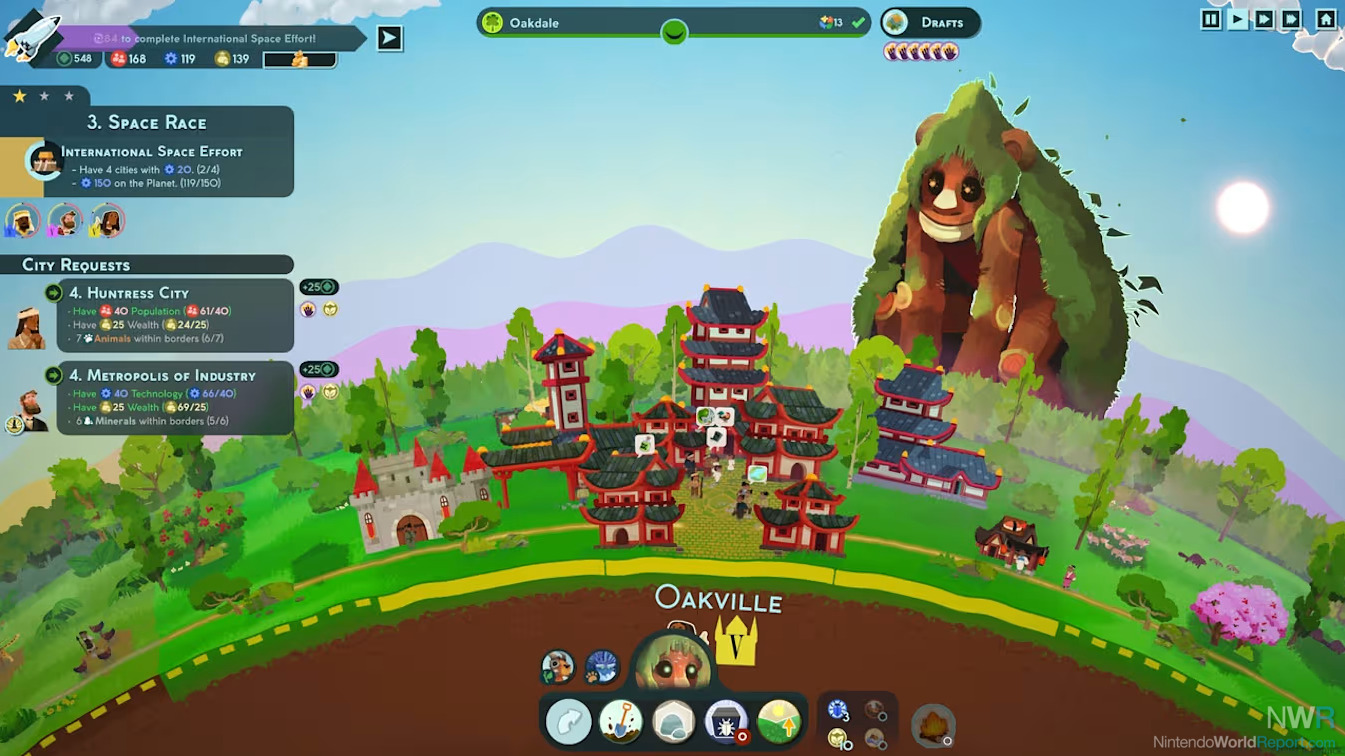The width and height of the screenshot is (1345, 756).
Task: Use the curved arrow ability
Action: click(x=568, y=721)
